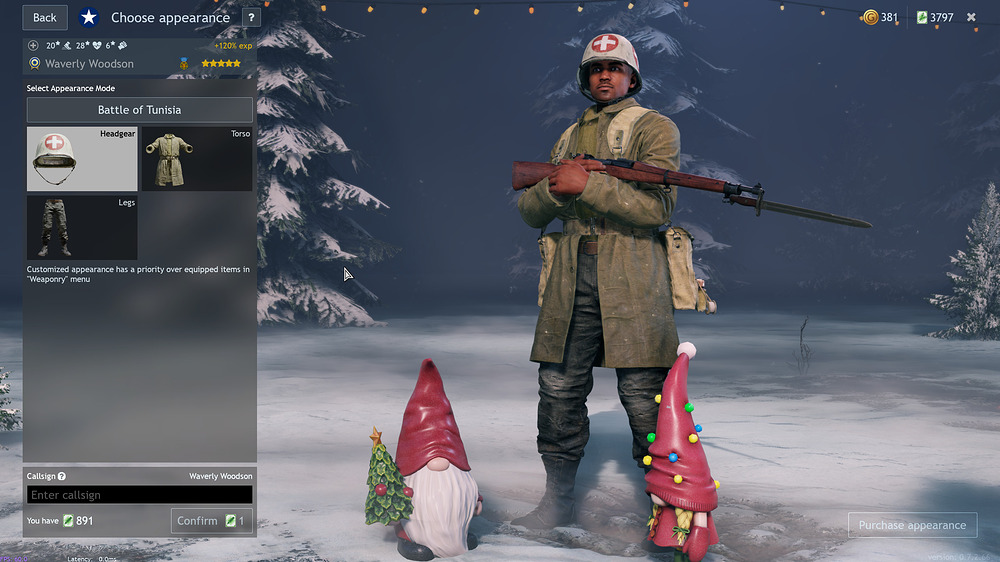Open the Battle of Tunisia appearance mode selector
The width and height of the screenshot is (1000, 562).
coord(139,110)
